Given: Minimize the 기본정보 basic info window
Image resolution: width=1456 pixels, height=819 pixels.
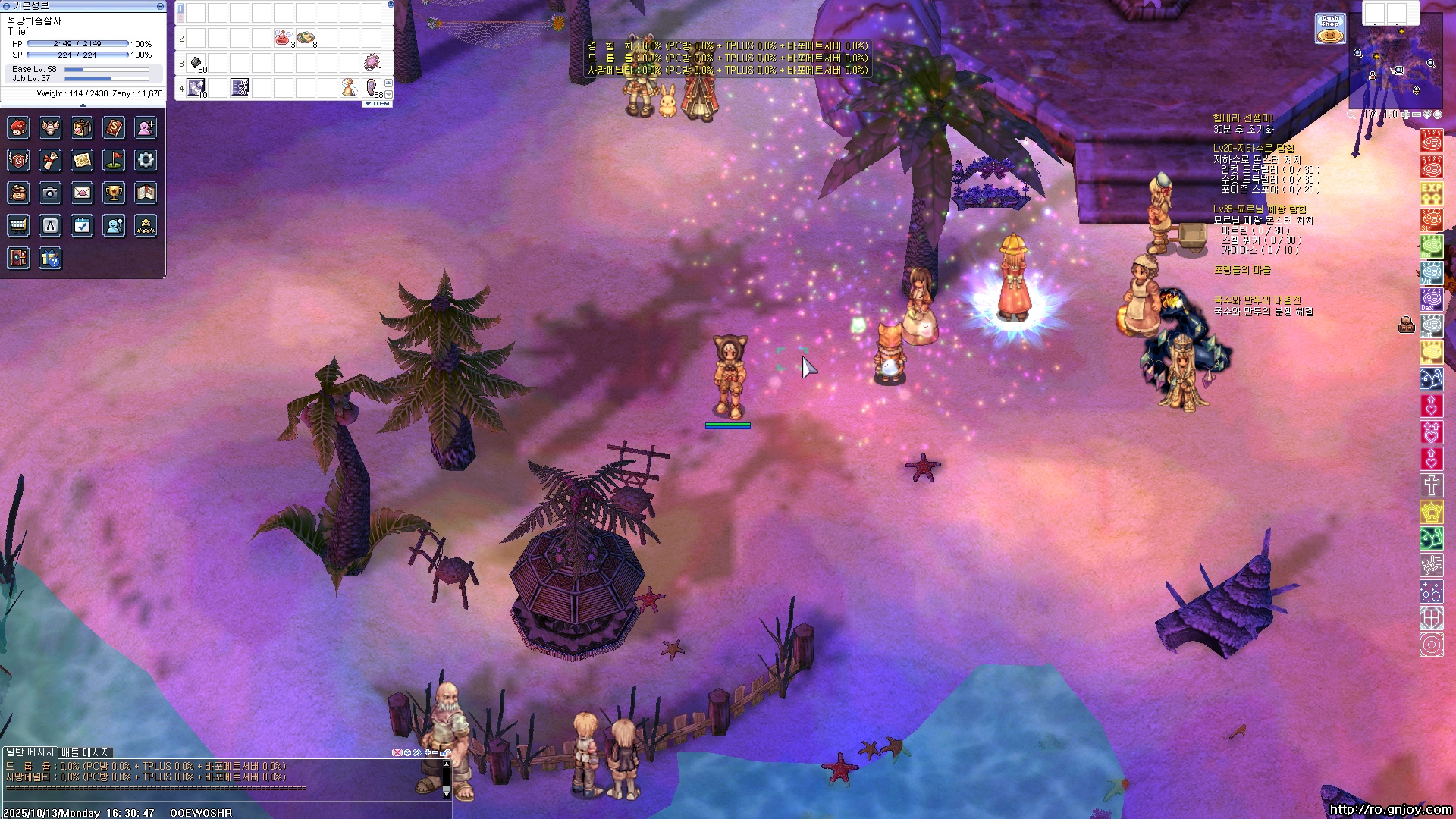Looking at the screenshot, I should pos(160,5).
